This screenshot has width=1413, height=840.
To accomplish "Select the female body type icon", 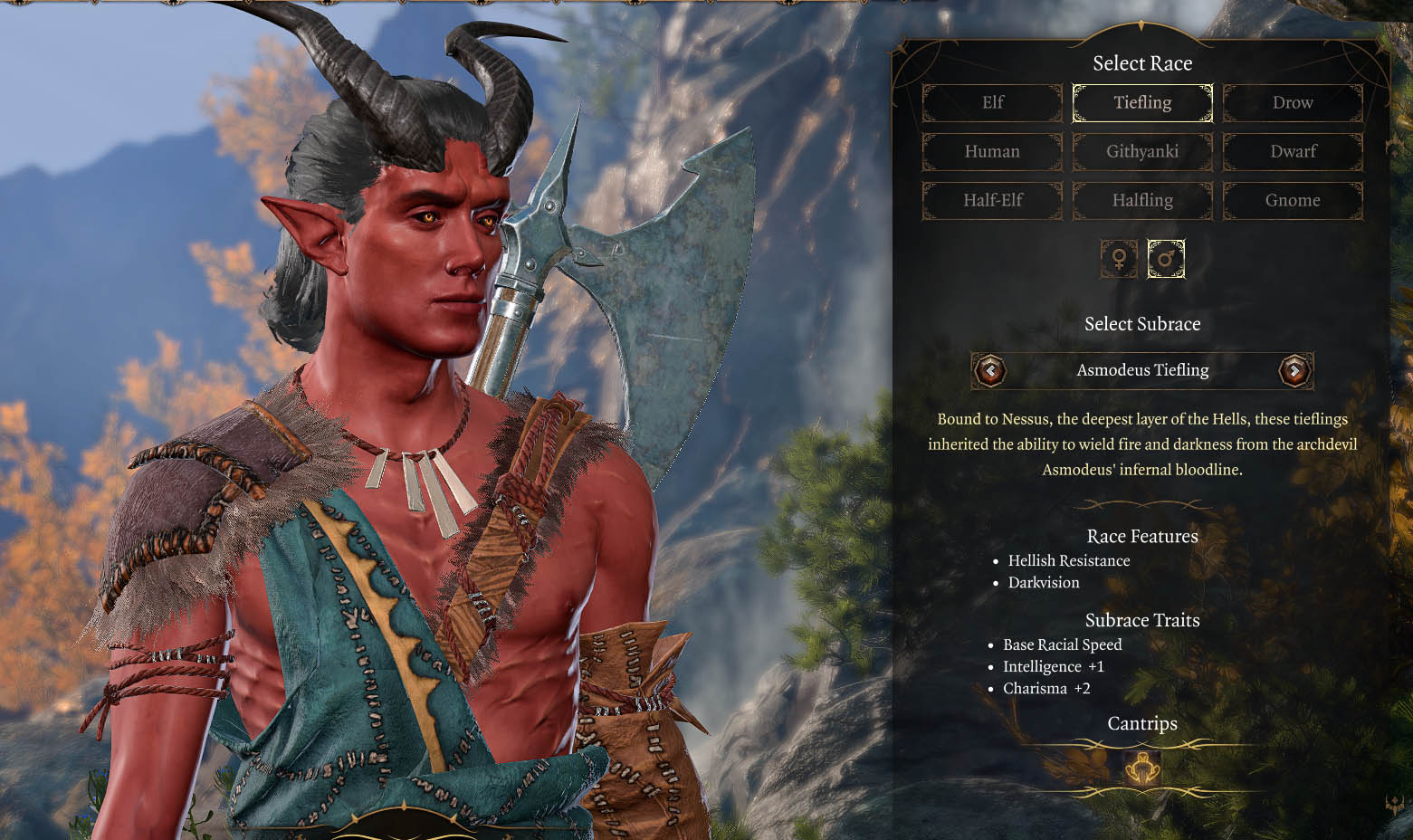I will tap(1119, 260).
